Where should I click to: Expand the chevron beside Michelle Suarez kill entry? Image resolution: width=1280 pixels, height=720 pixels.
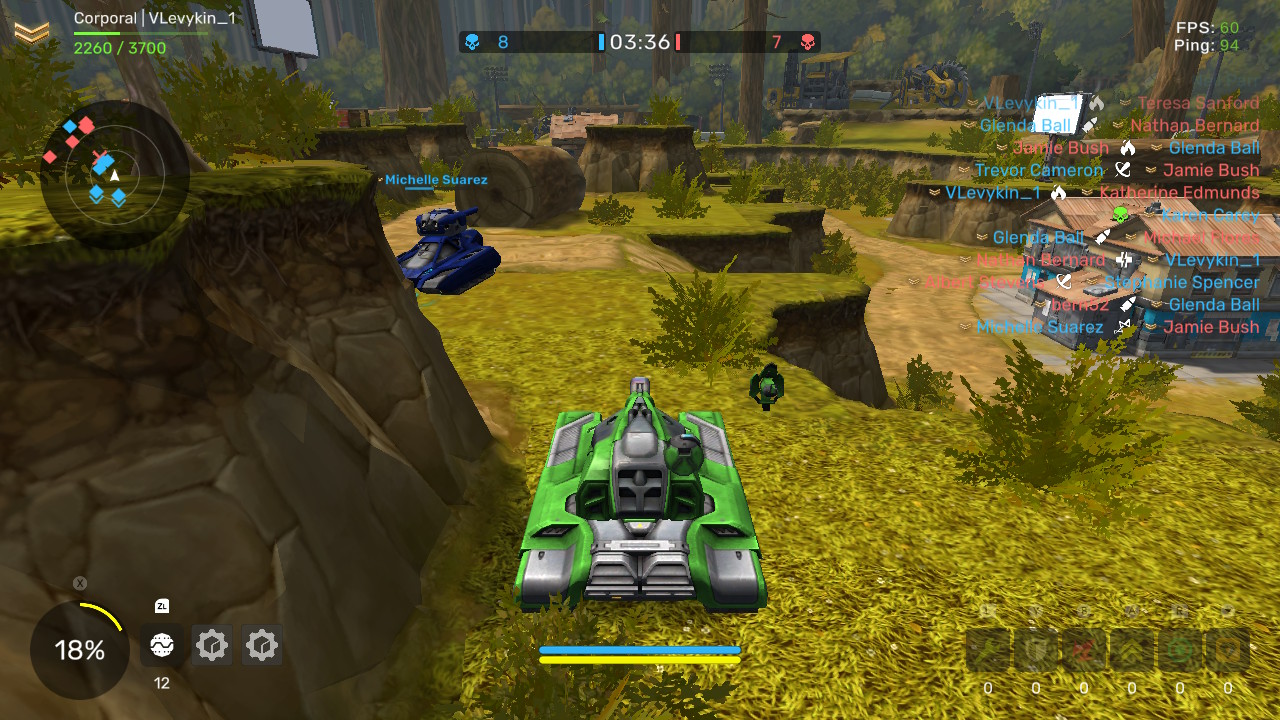(963, 327)
